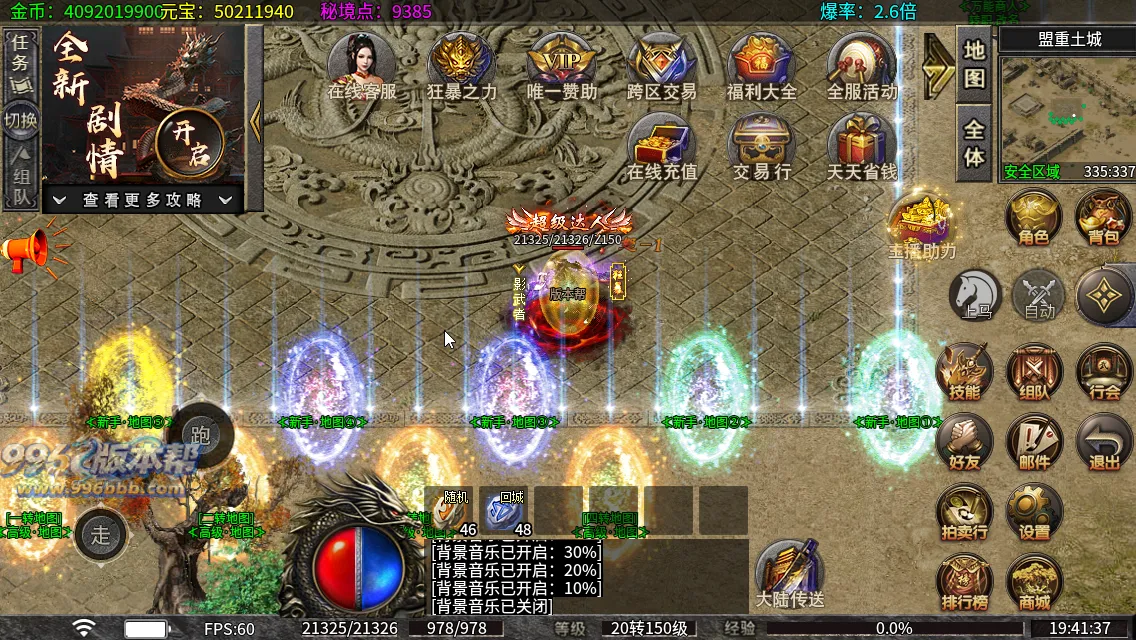Open the 全服活动 events icon
The image size is (1136, 640).
tap(861, 62)
